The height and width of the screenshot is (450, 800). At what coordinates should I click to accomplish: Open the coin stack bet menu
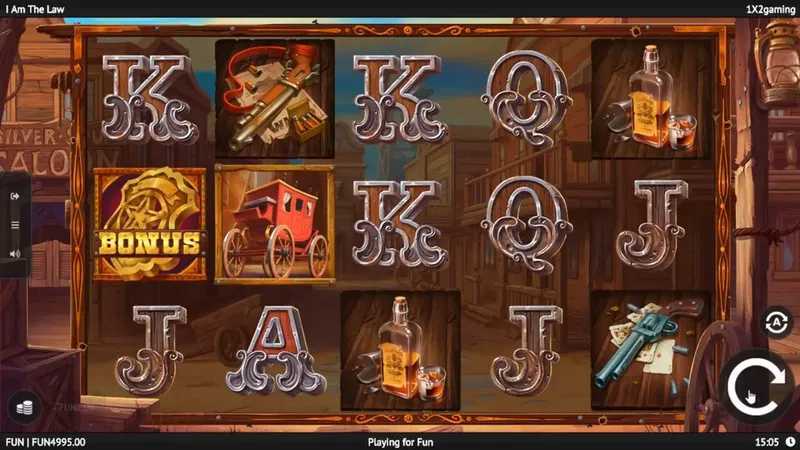(x=22, y=406)
